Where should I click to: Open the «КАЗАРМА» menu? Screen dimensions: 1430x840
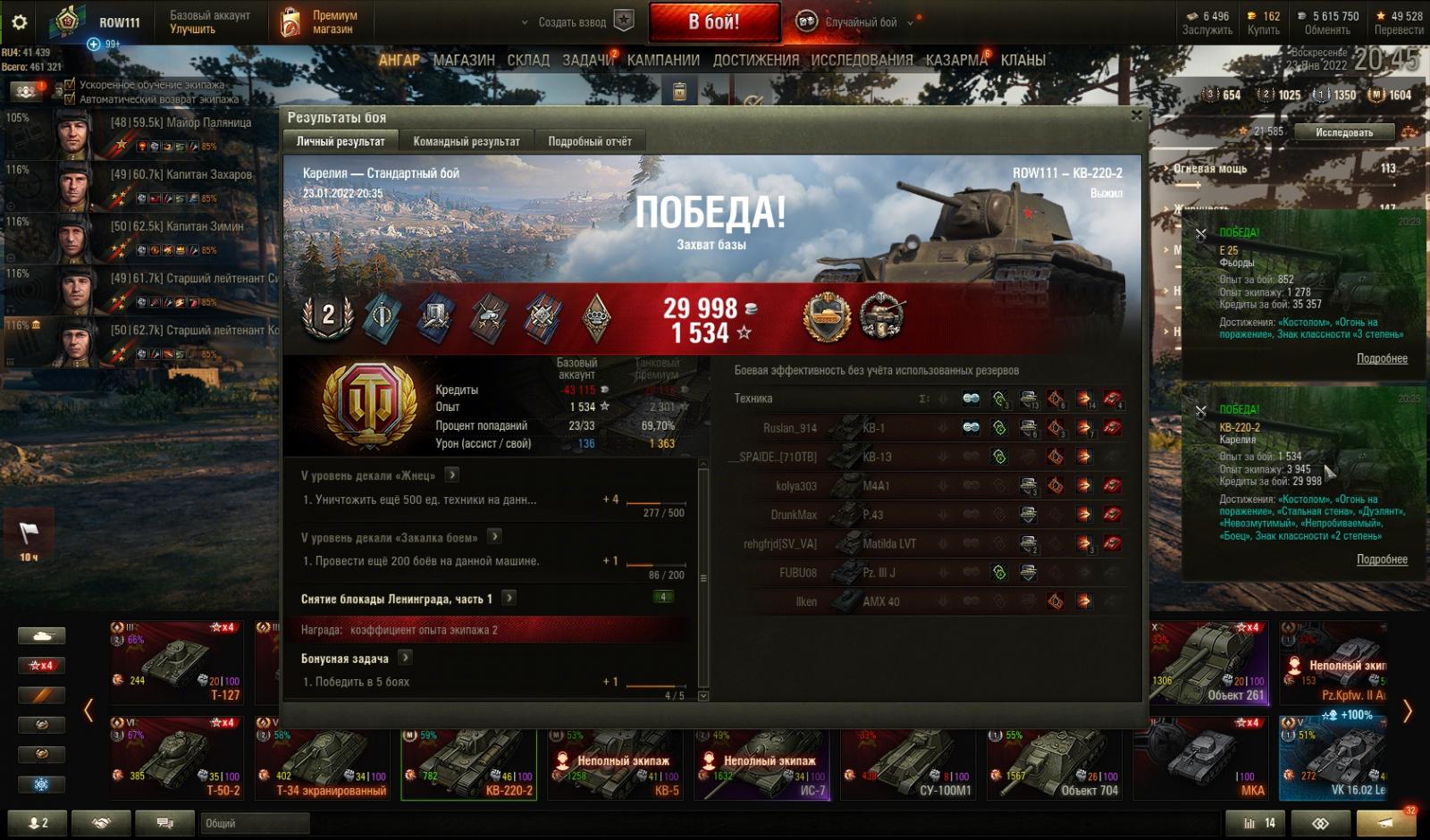click(956, 60)
